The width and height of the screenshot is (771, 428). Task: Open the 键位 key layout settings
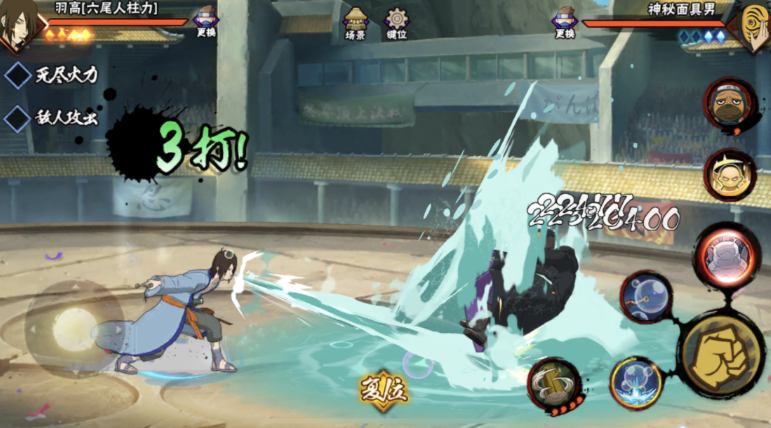click(x=397, y=23)
